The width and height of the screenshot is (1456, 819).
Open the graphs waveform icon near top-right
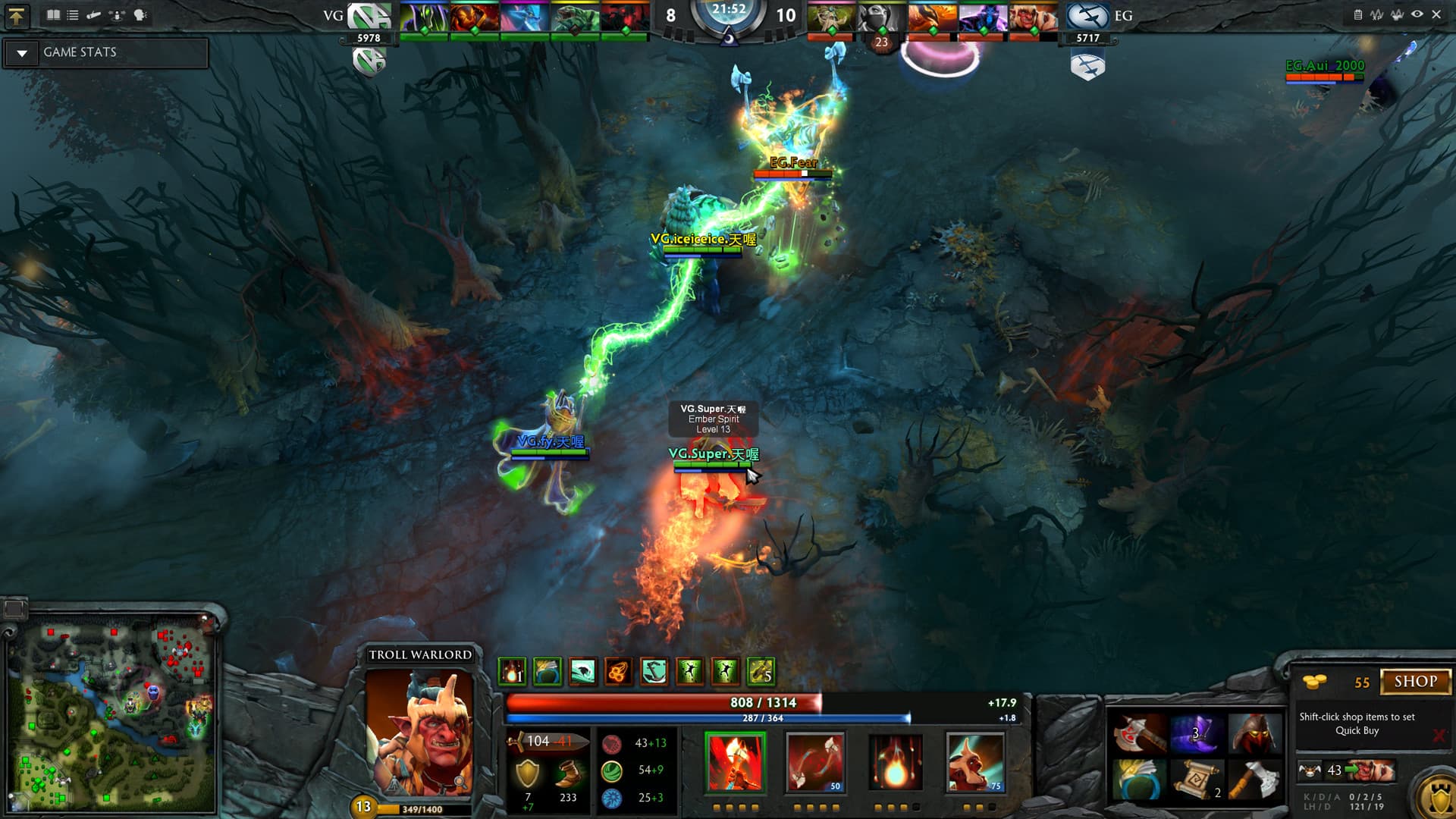pos(1376,13)
